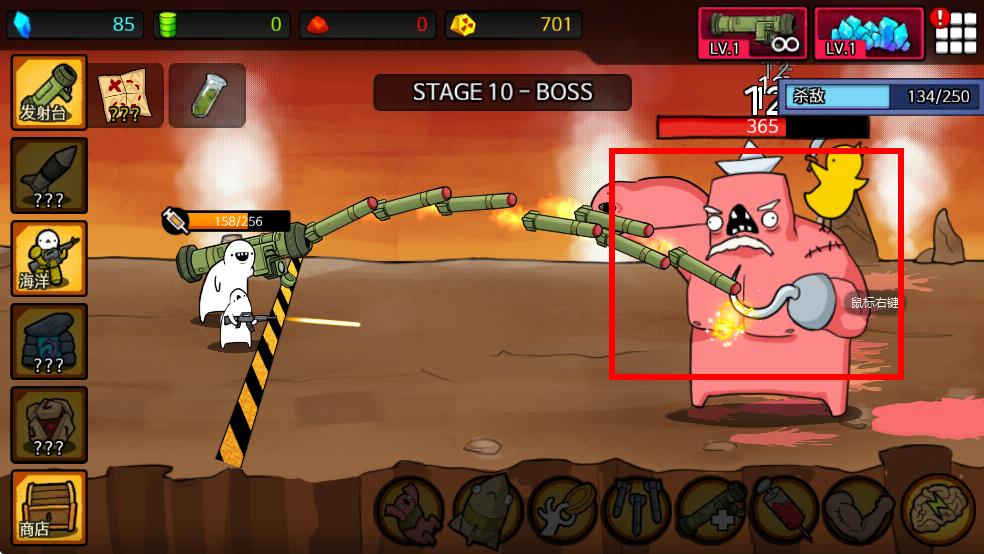Activate the lightning brain skill
984x554 pixels.
pos(936,508)
